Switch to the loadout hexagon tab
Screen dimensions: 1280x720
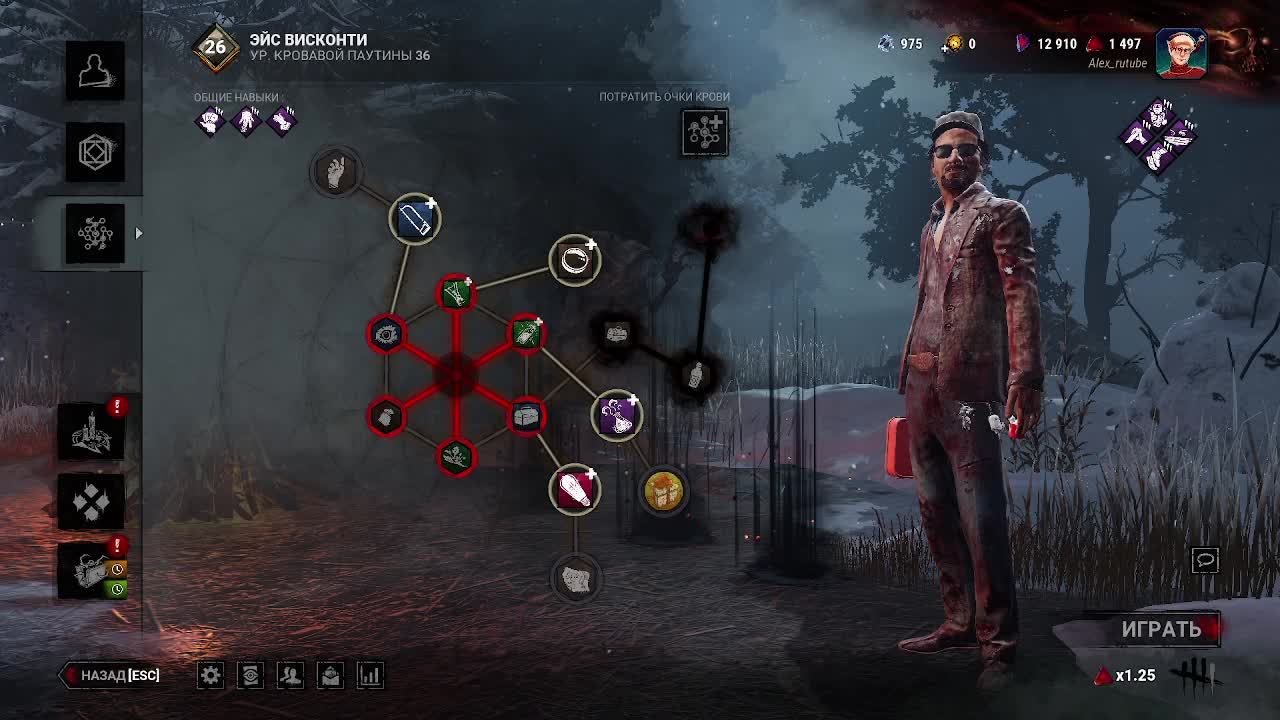pos(95,152)
